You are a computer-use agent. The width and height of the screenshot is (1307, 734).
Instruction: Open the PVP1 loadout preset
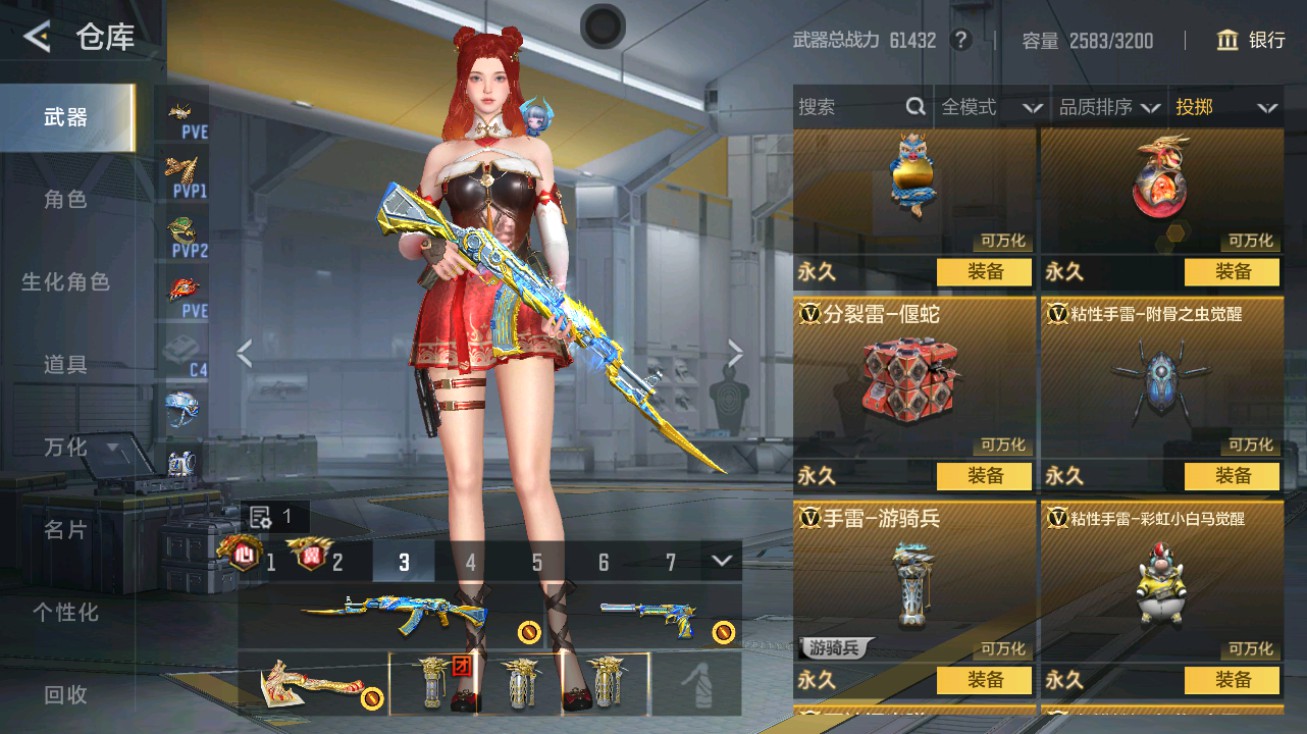[x=183, y=177]
